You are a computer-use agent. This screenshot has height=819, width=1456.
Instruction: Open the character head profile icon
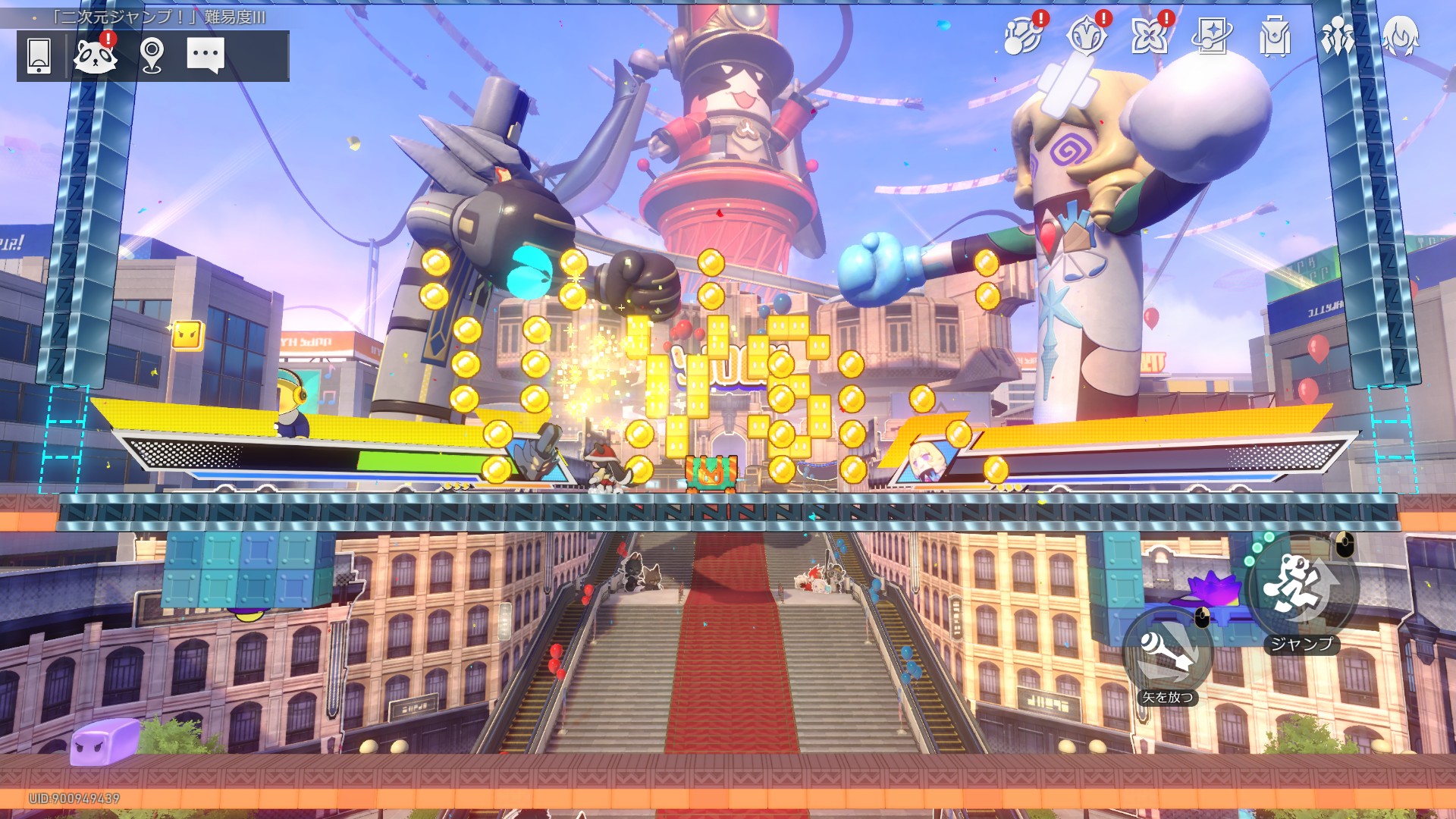1400,36
